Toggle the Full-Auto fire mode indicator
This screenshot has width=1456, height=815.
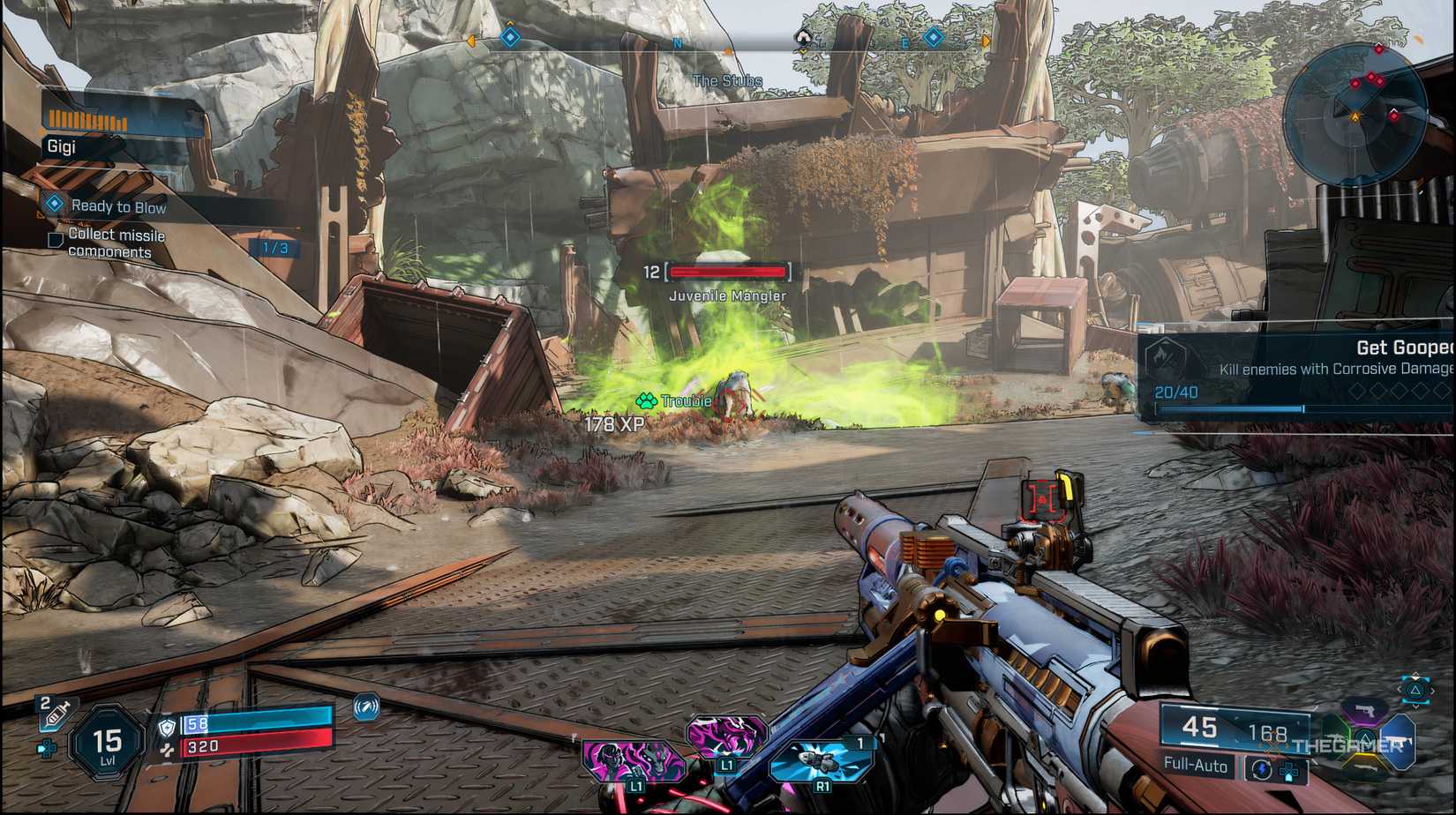pyautogui.click(x=1197, y=764)
